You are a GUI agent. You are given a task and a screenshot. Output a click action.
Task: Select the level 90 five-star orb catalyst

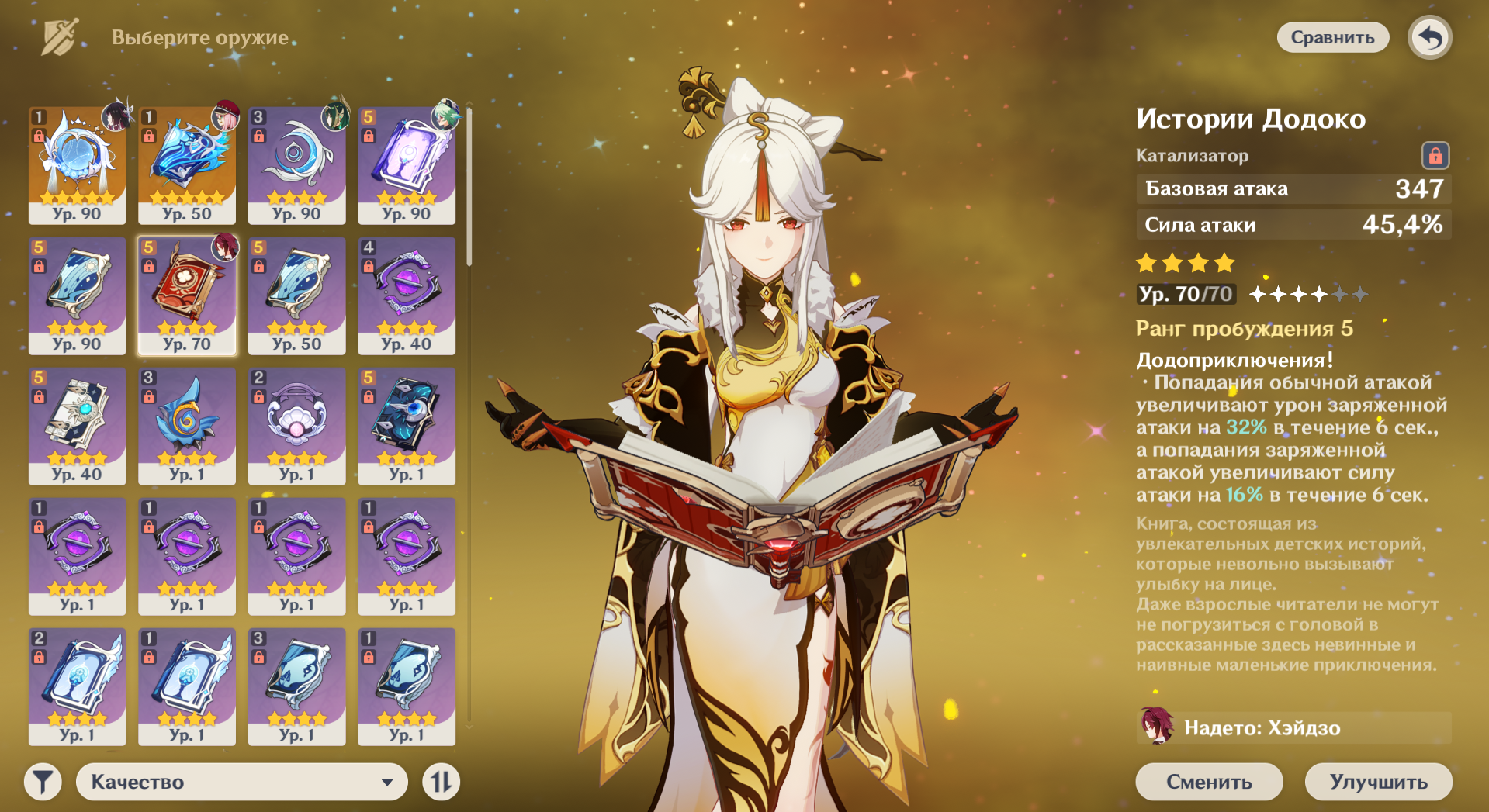[x=77, y=164]
